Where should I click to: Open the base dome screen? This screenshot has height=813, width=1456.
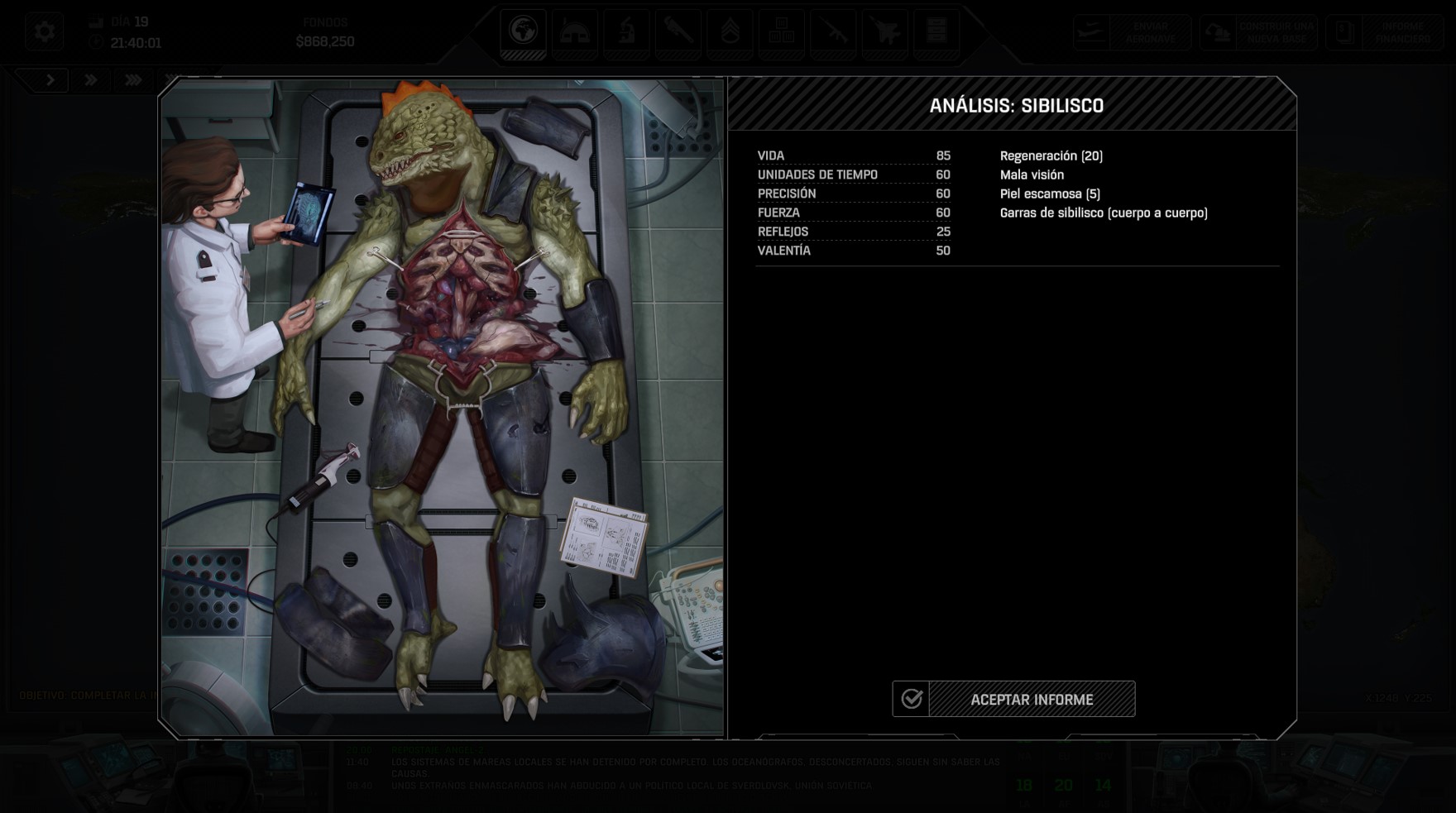(574, 32)
